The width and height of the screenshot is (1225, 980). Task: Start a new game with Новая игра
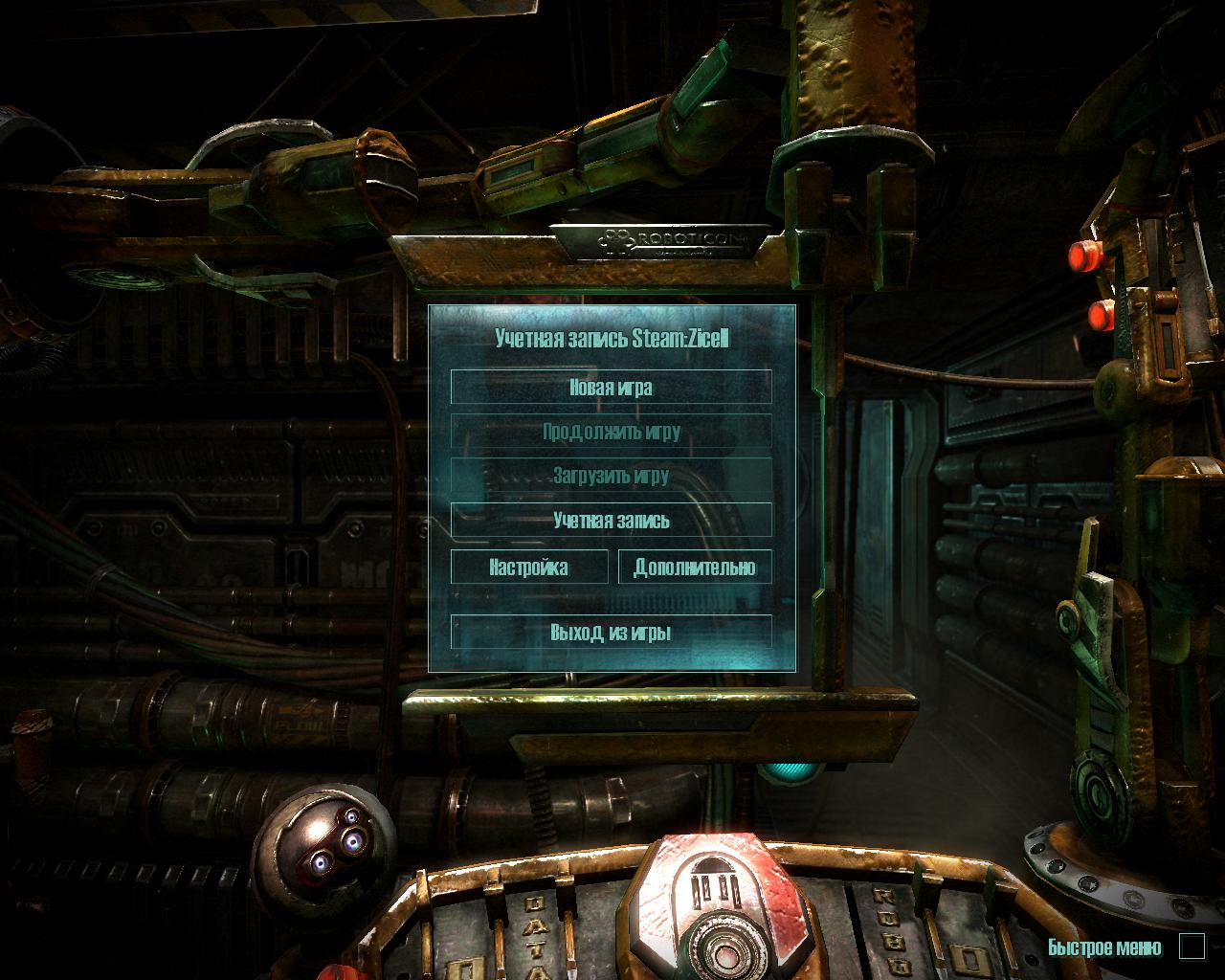[611, 388]
